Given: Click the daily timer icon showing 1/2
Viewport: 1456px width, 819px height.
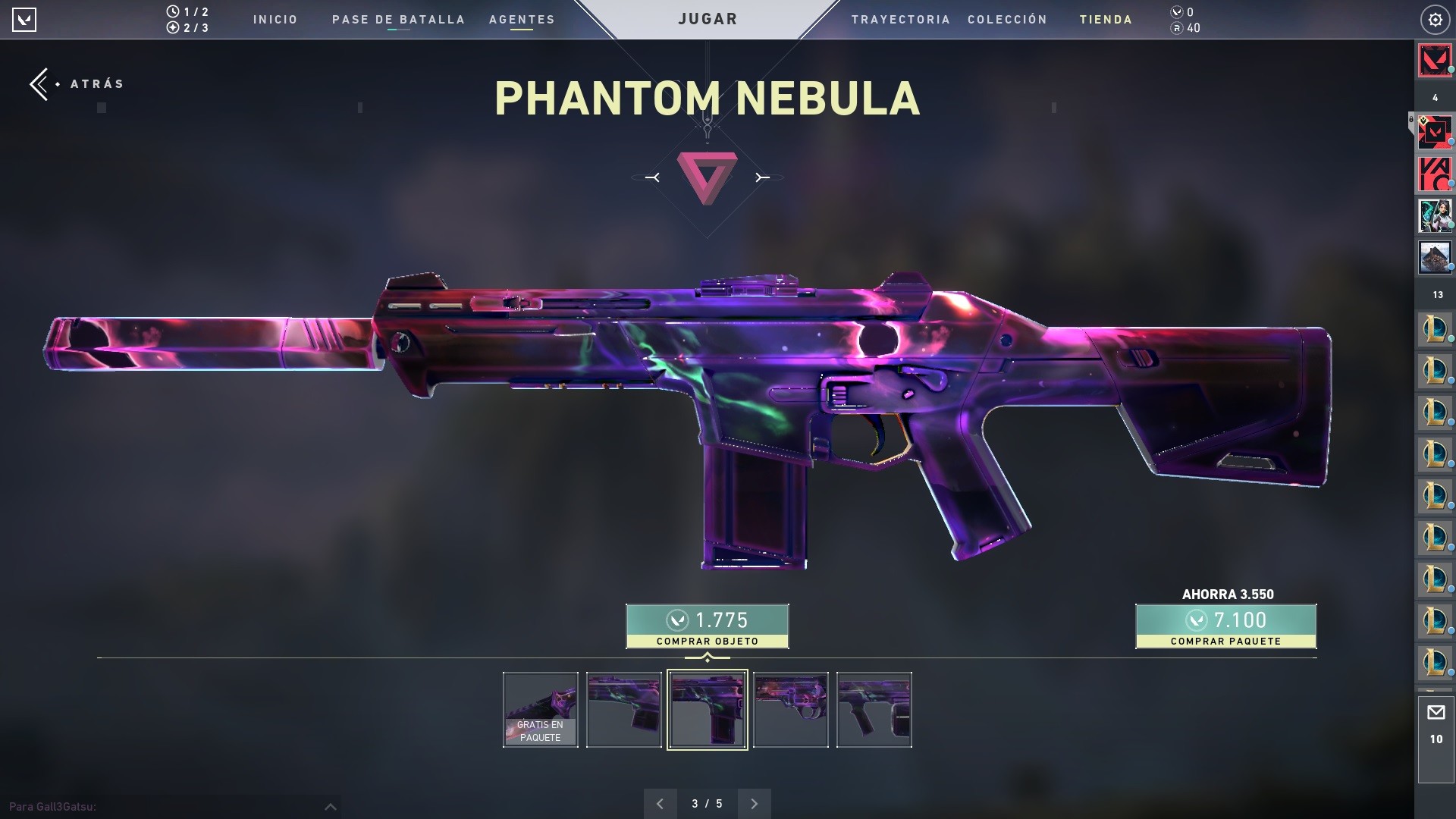Looking at the screenshot, I should click(x=173, y=11).
